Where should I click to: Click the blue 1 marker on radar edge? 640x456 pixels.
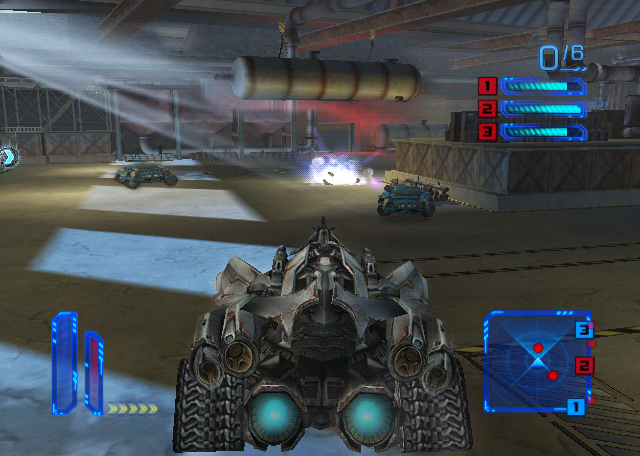[x=575, y=406]
